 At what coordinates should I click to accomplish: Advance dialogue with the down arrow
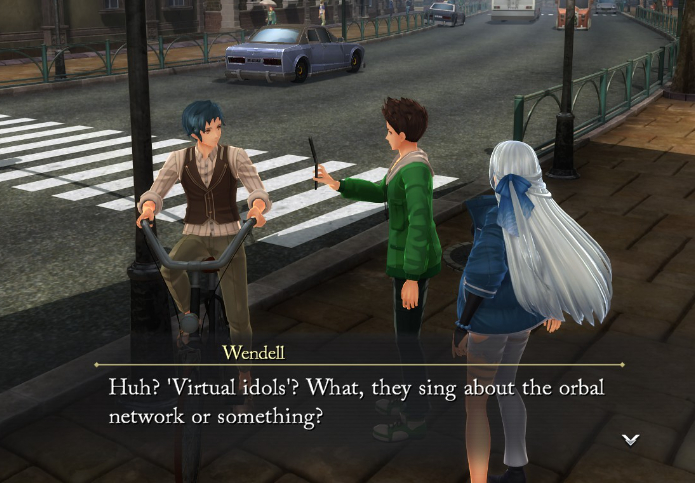point(630,439)
